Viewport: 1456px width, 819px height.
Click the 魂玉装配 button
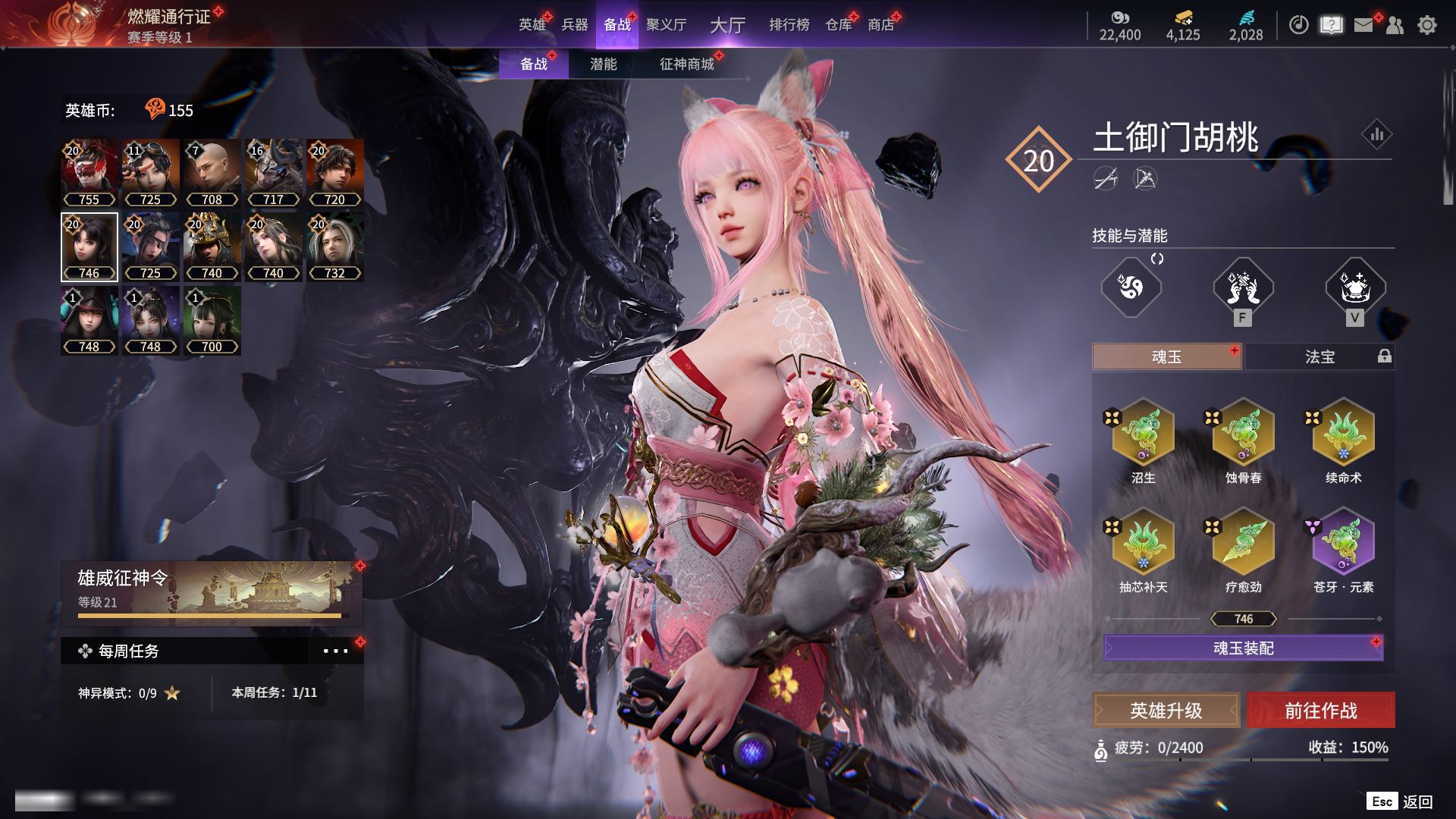(1243, 648)
